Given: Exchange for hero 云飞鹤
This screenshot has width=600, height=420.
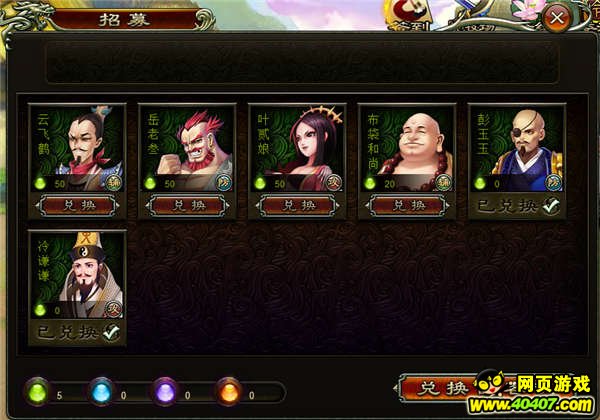Looking at the screenshot, I should [75, 205].
